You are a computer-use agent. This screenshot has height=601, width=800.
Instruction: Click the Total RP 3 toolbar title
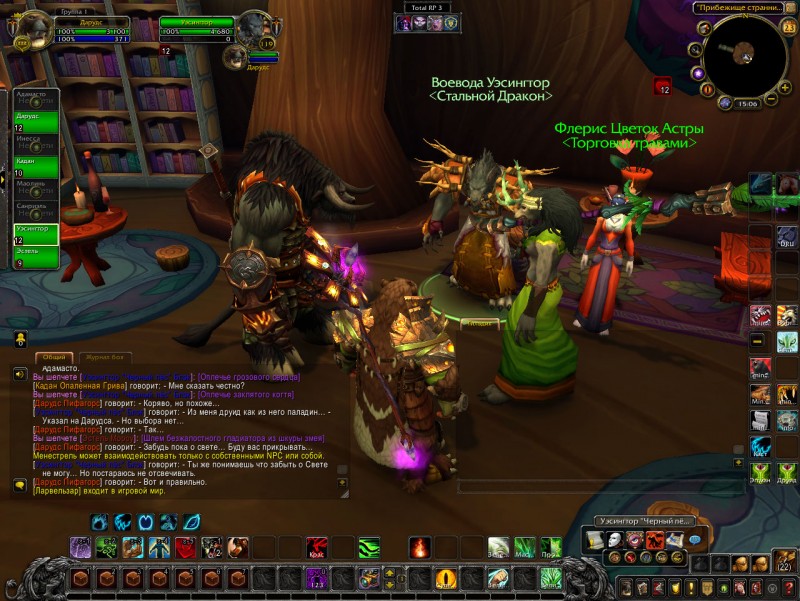[x=425, y=7]
